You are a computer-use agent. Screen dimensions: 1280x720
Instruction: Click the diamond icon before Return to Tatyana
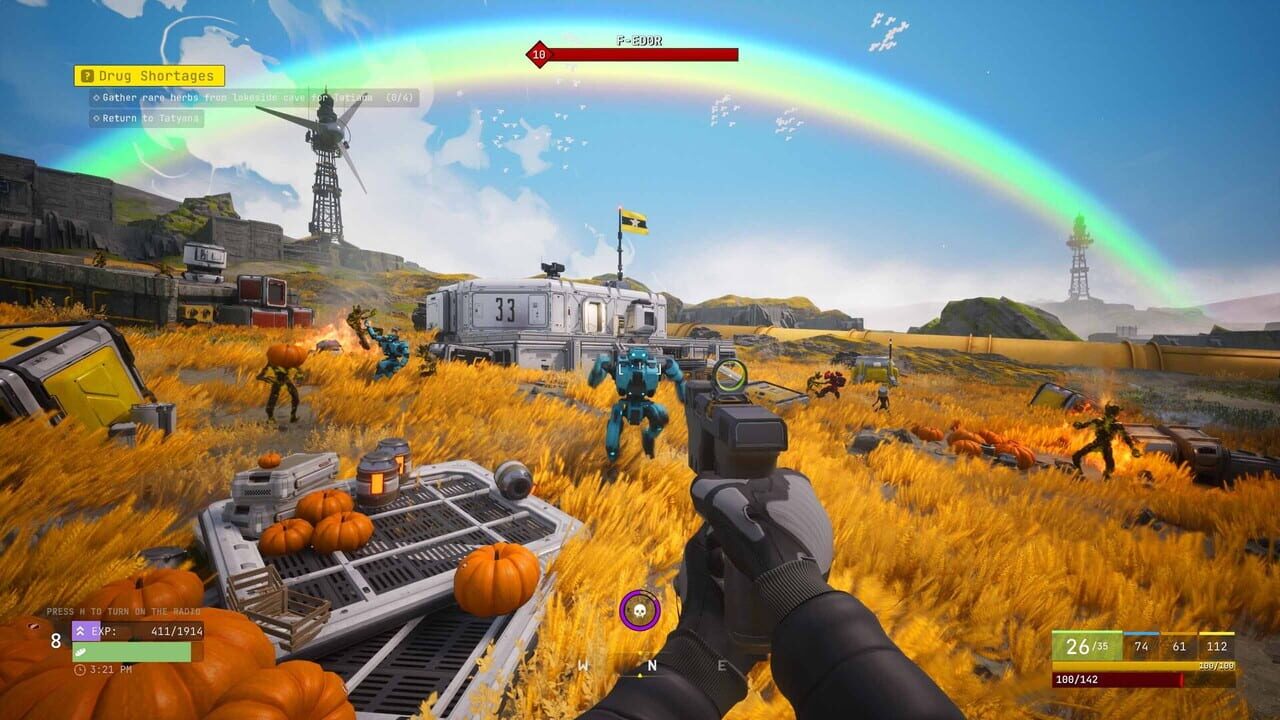point(96,118)
